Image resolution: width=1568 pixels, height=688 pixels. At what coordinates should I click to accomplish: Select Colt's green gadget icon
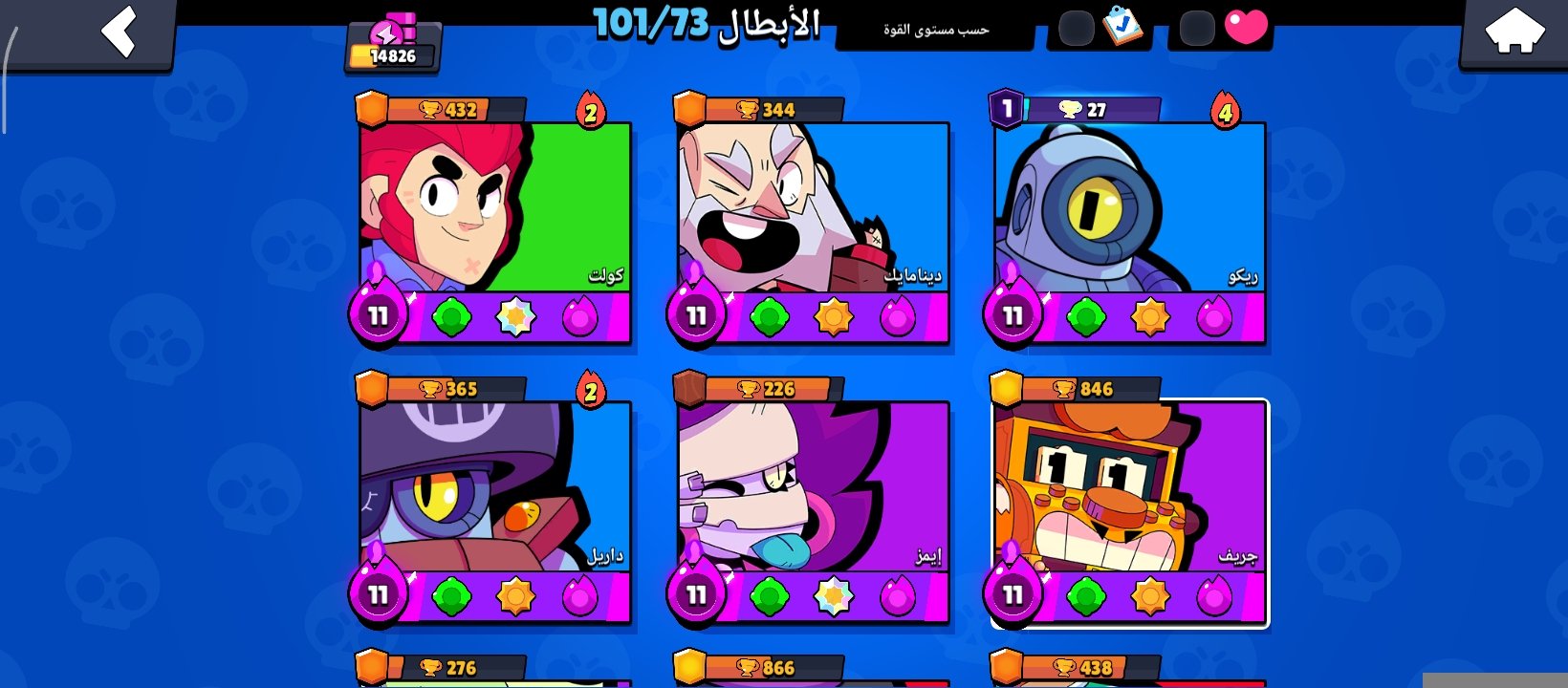point(453,318)
